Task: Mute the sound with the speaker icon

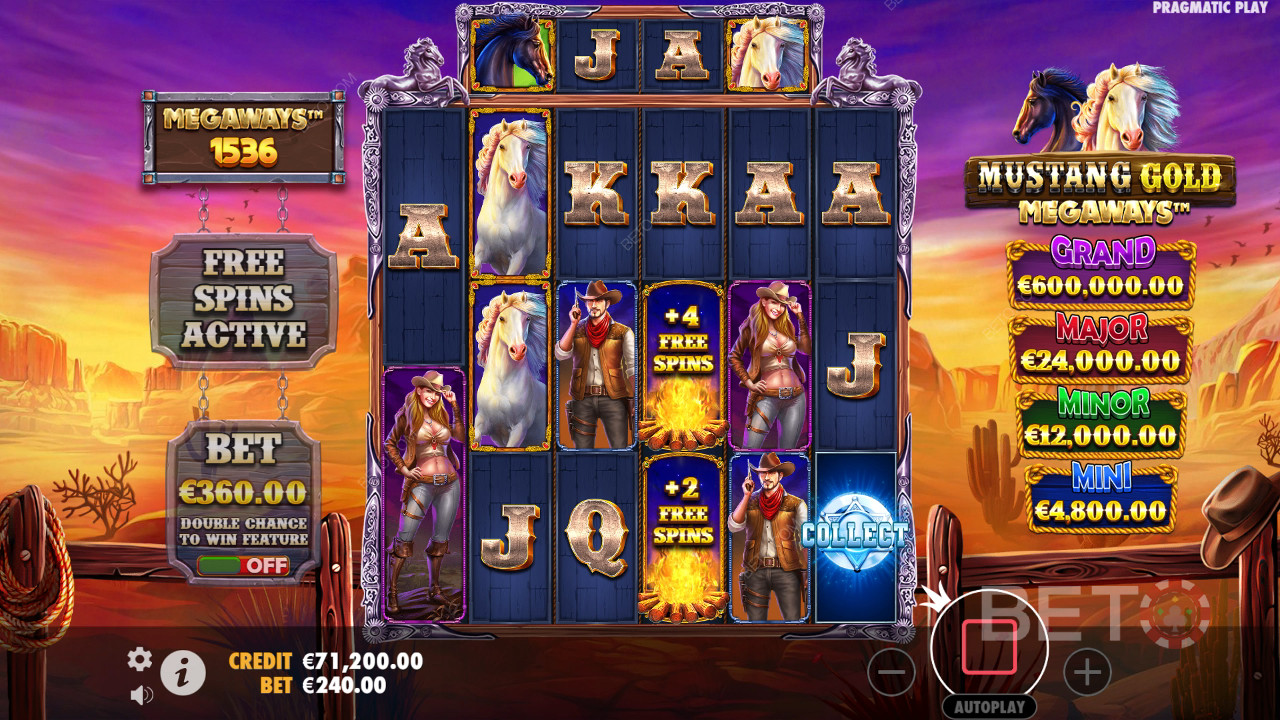Action: (141, 694)
